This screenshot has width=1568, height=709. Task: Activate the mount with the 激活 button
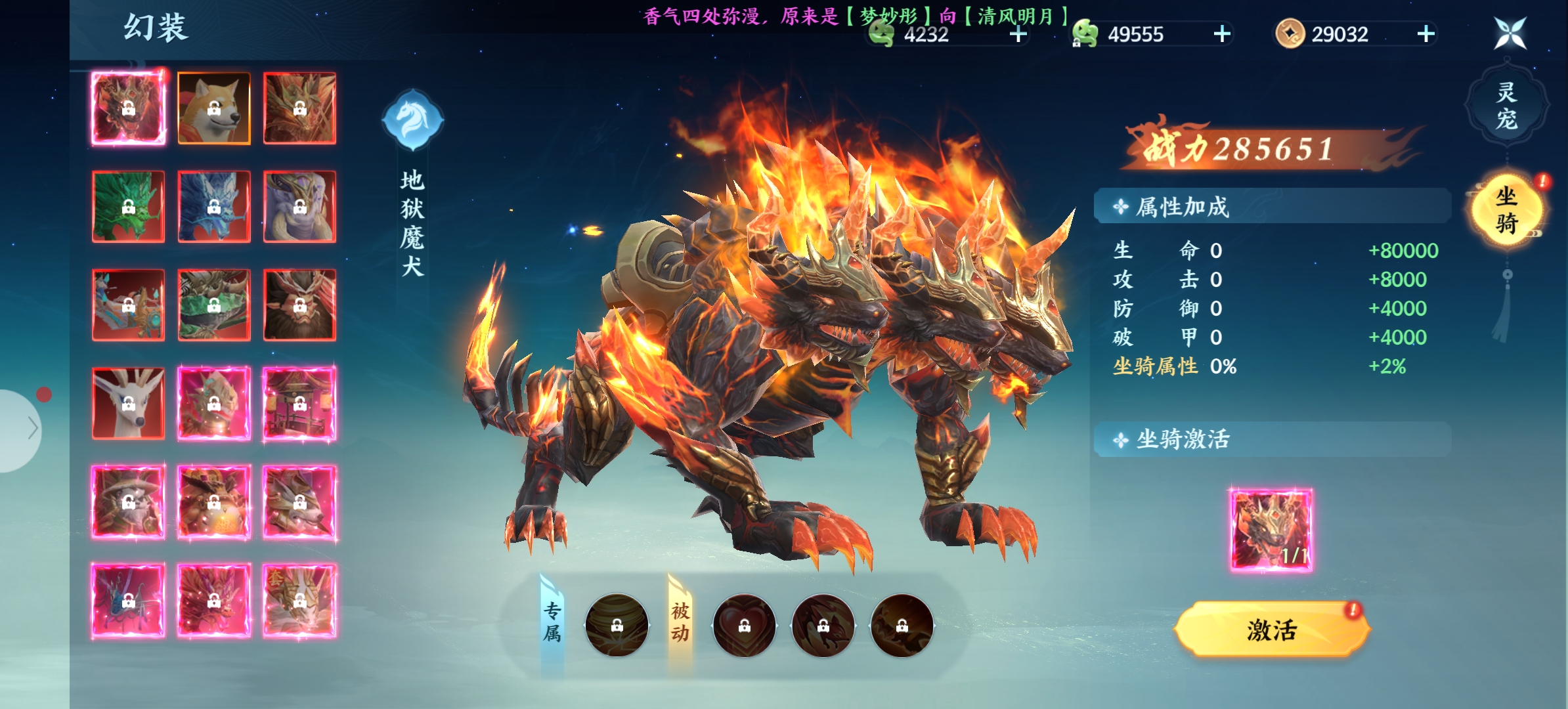(x=1271, y=630)
